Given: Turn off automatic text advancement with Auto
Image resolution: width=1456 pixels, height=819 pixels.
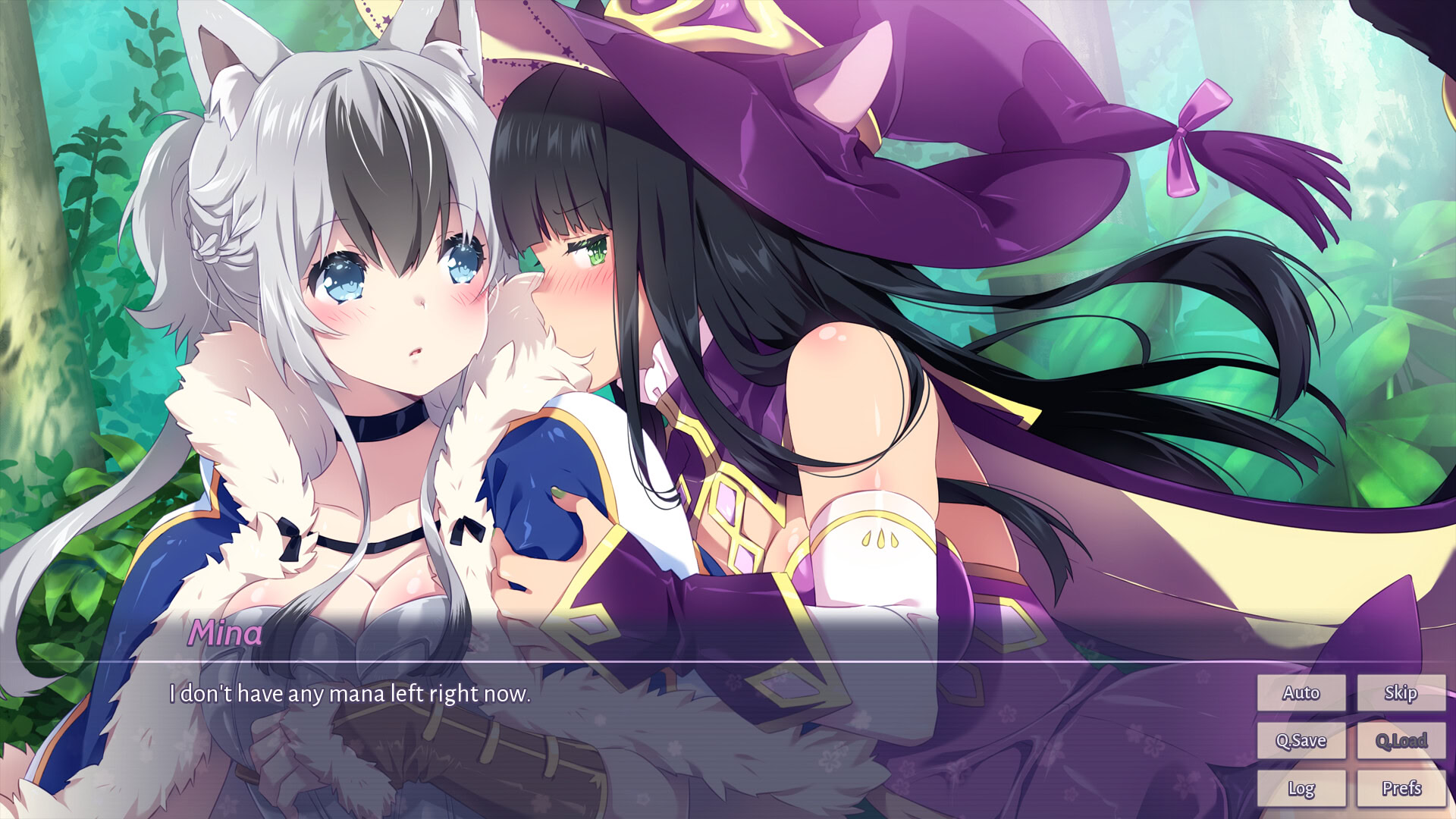Looking at the screenshot, I should click(1301, 692).
